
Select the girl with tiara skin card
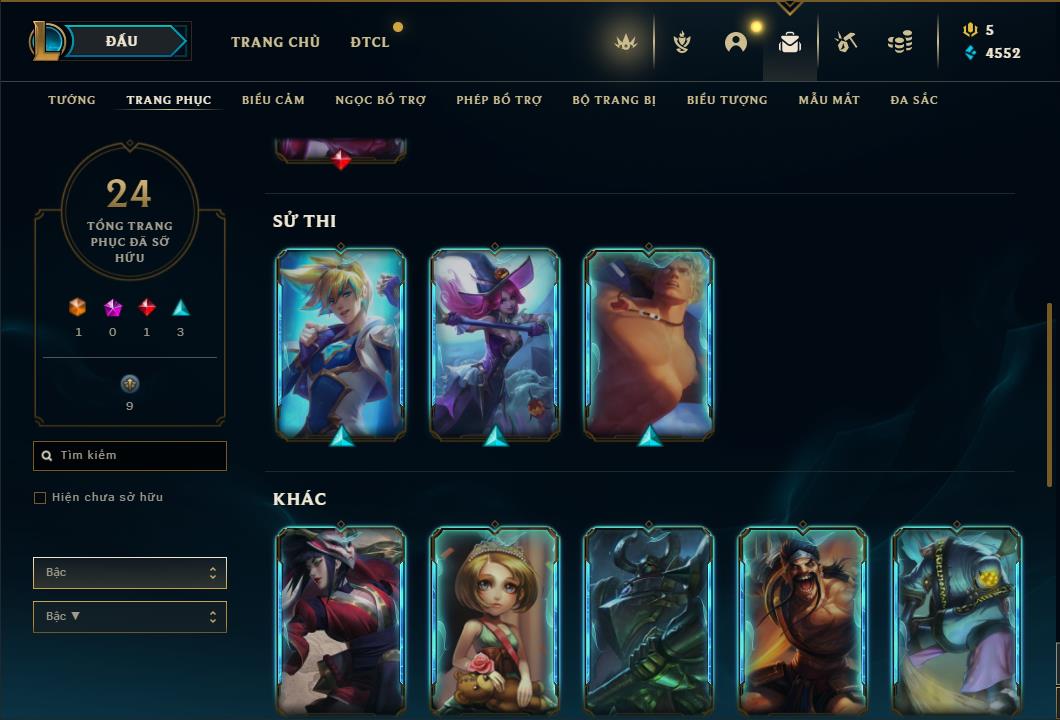[x=495, y=620]
